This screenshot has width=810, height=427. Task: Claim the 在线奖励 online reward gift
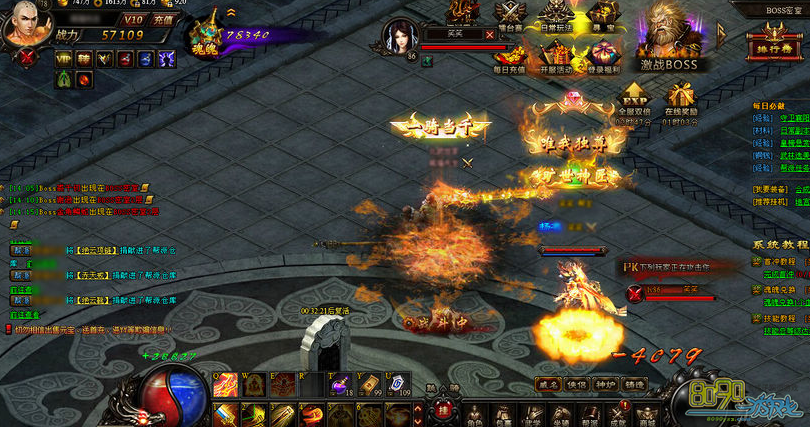click(681, 99)
